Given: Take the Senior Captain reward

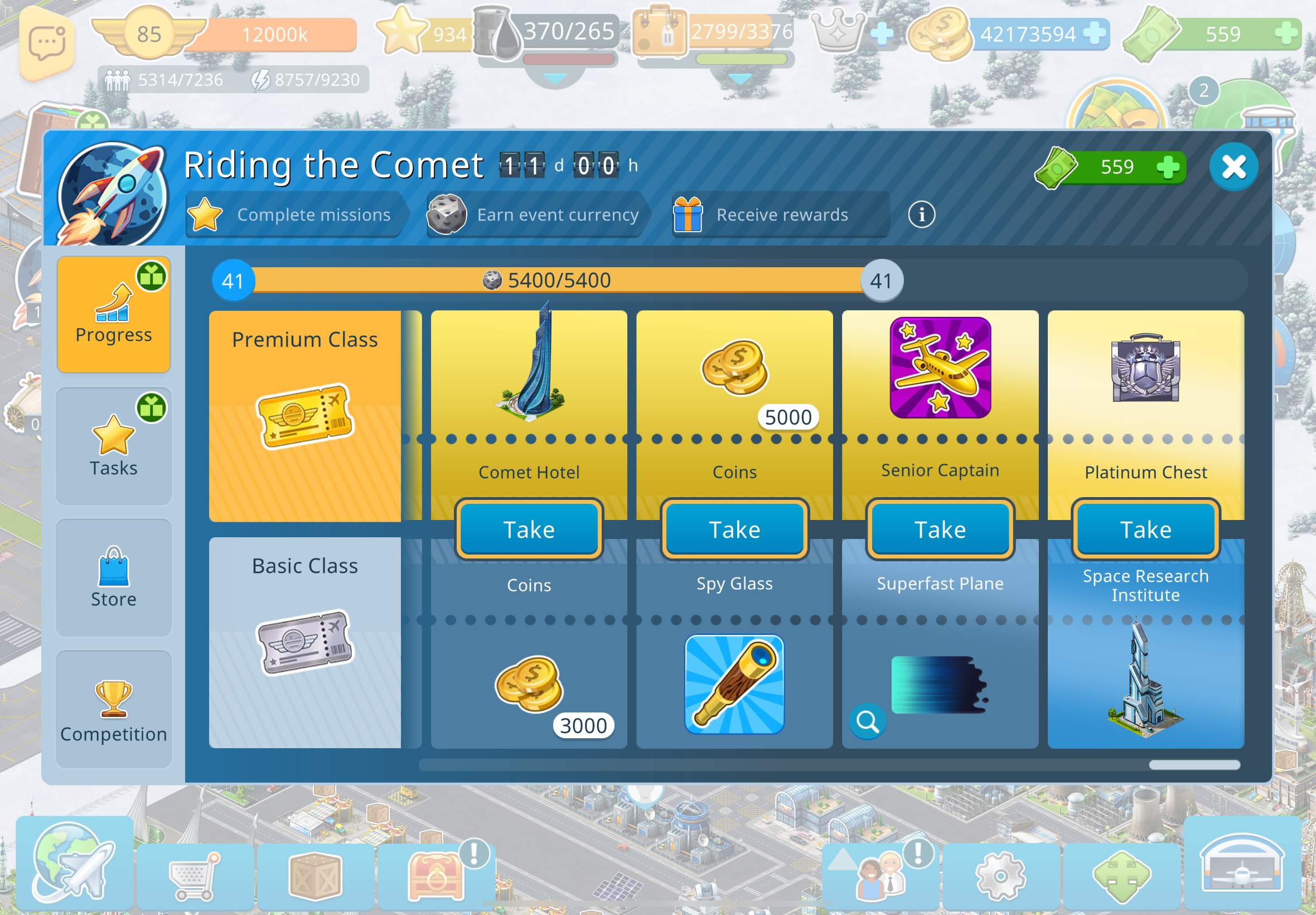Looking at the screenshot, I should pos(940,529).
